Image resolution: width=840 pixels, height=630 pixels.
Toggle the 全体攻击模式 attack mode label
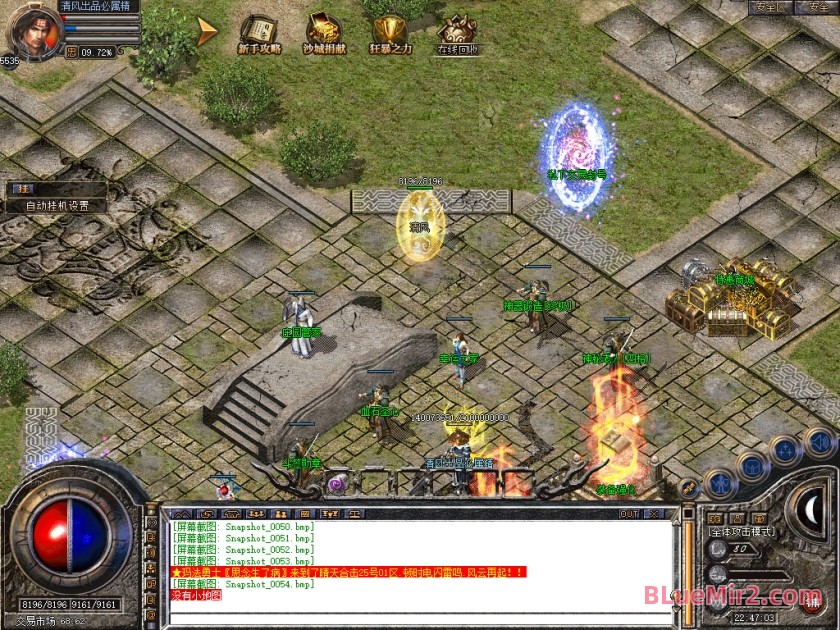pyautogui.click(x=742, y=532)
